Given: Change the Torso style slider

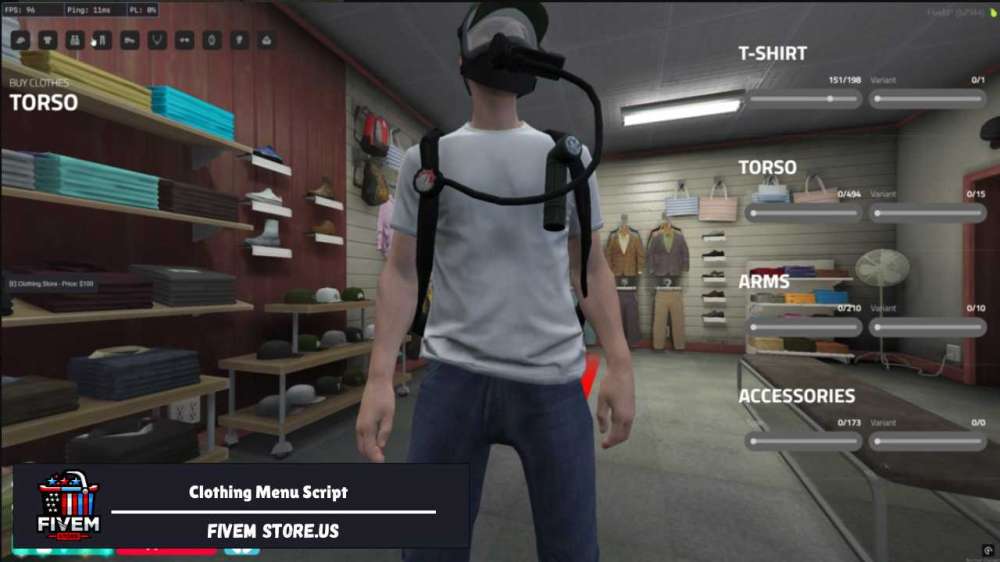Looking at the screenshot, I should pyautogui.click(x=803, y=213).
